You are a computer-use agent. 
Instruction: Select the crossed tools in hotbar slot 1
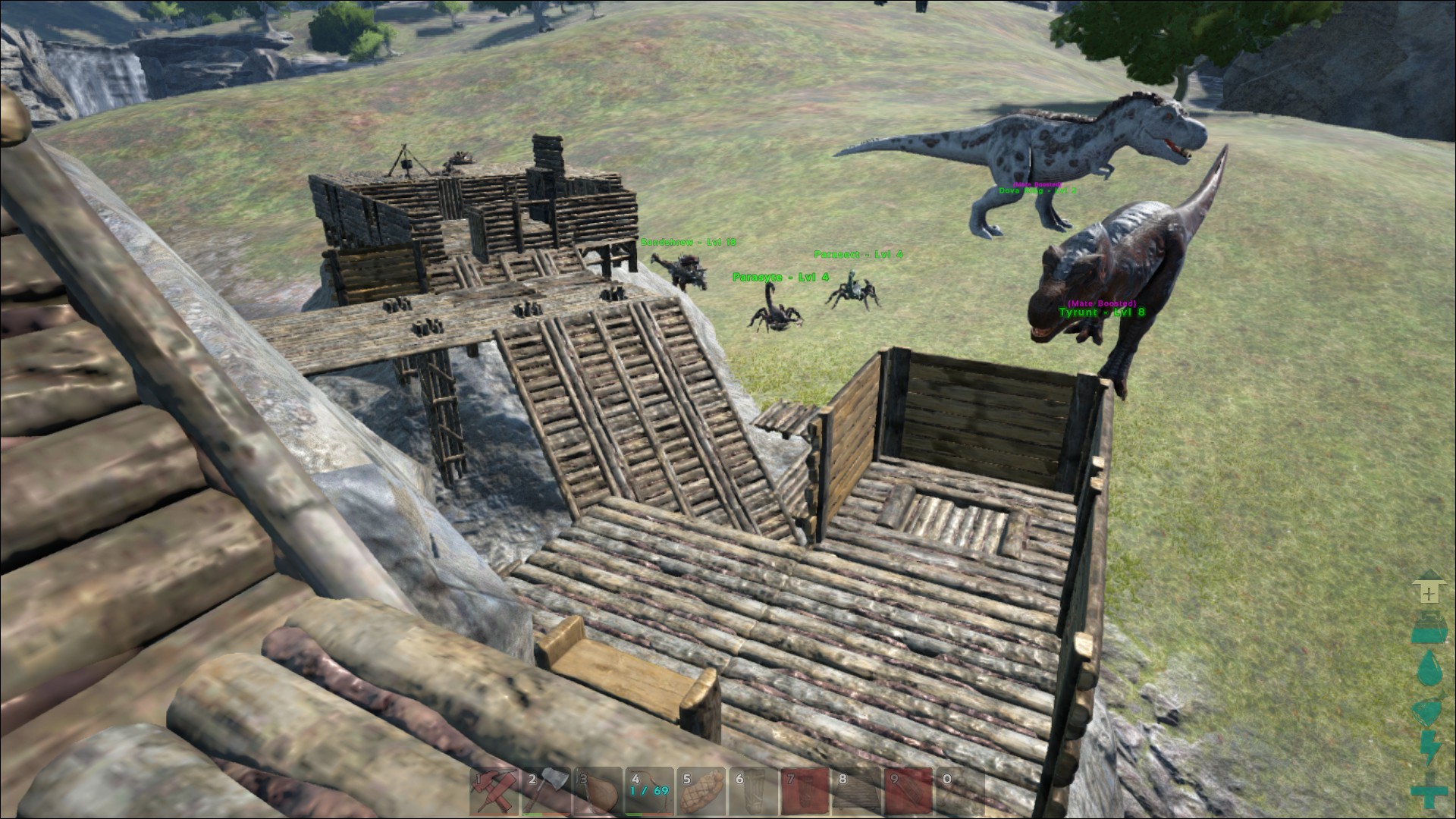[x=494, y=792]
